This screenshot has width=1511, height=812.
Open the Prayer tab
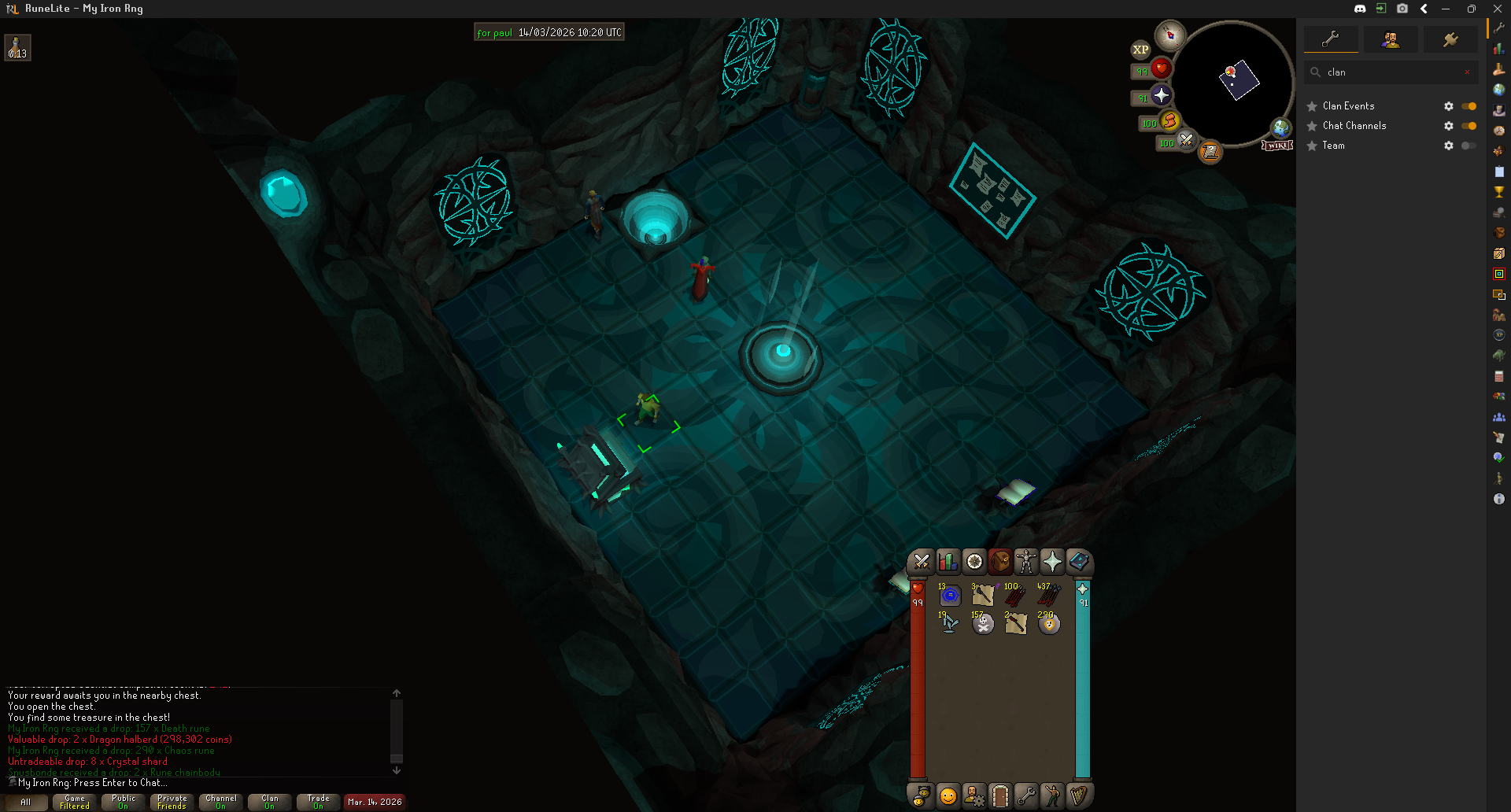coord(1052,562)
